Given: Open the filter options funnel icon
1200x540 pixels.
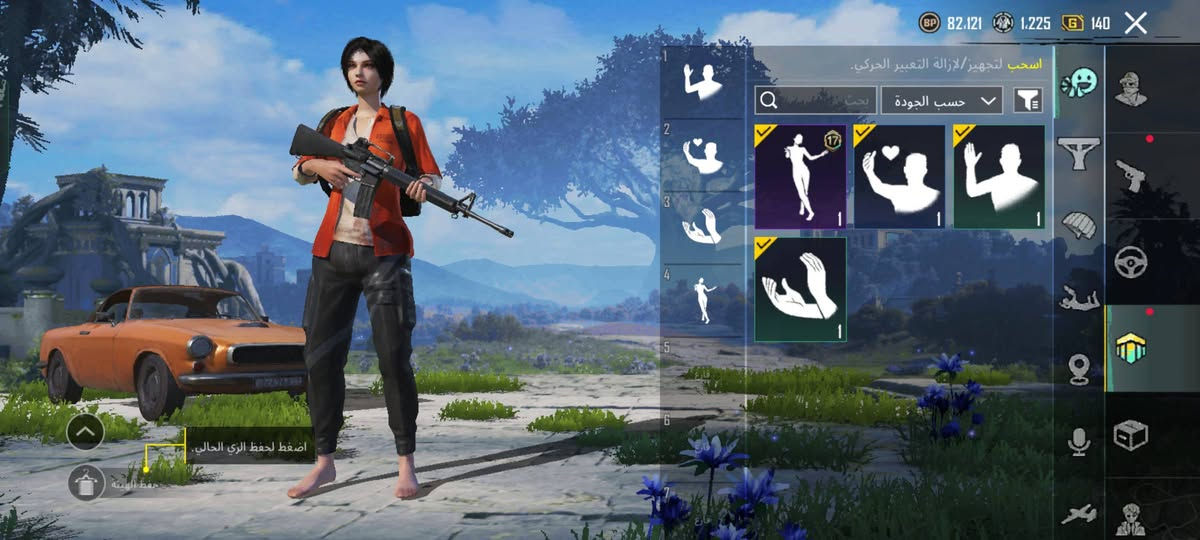Looking at the screenshot, I should [x=1027, y=100].
